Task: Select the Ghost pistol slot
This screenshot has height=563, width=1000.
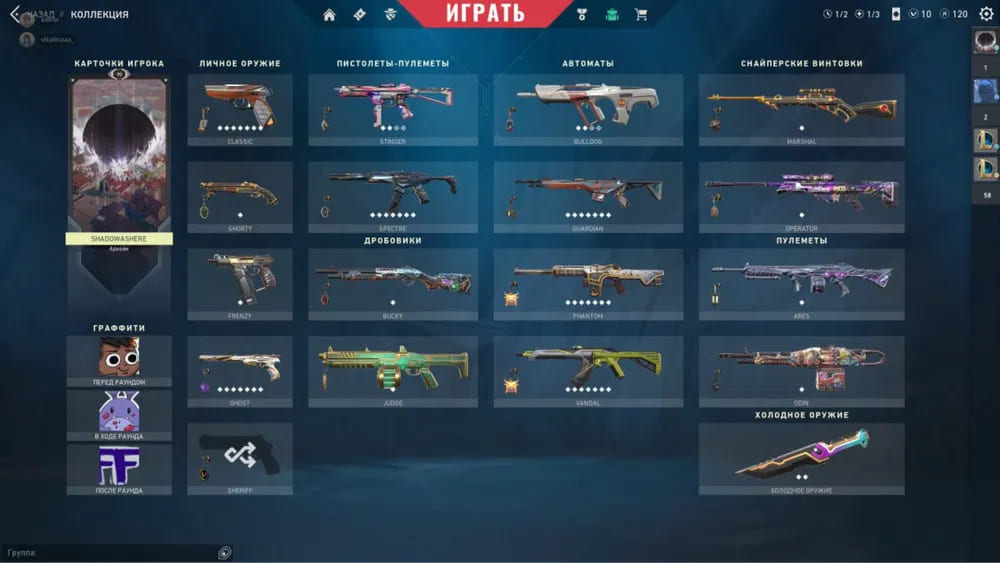Action: pos(240,368)
